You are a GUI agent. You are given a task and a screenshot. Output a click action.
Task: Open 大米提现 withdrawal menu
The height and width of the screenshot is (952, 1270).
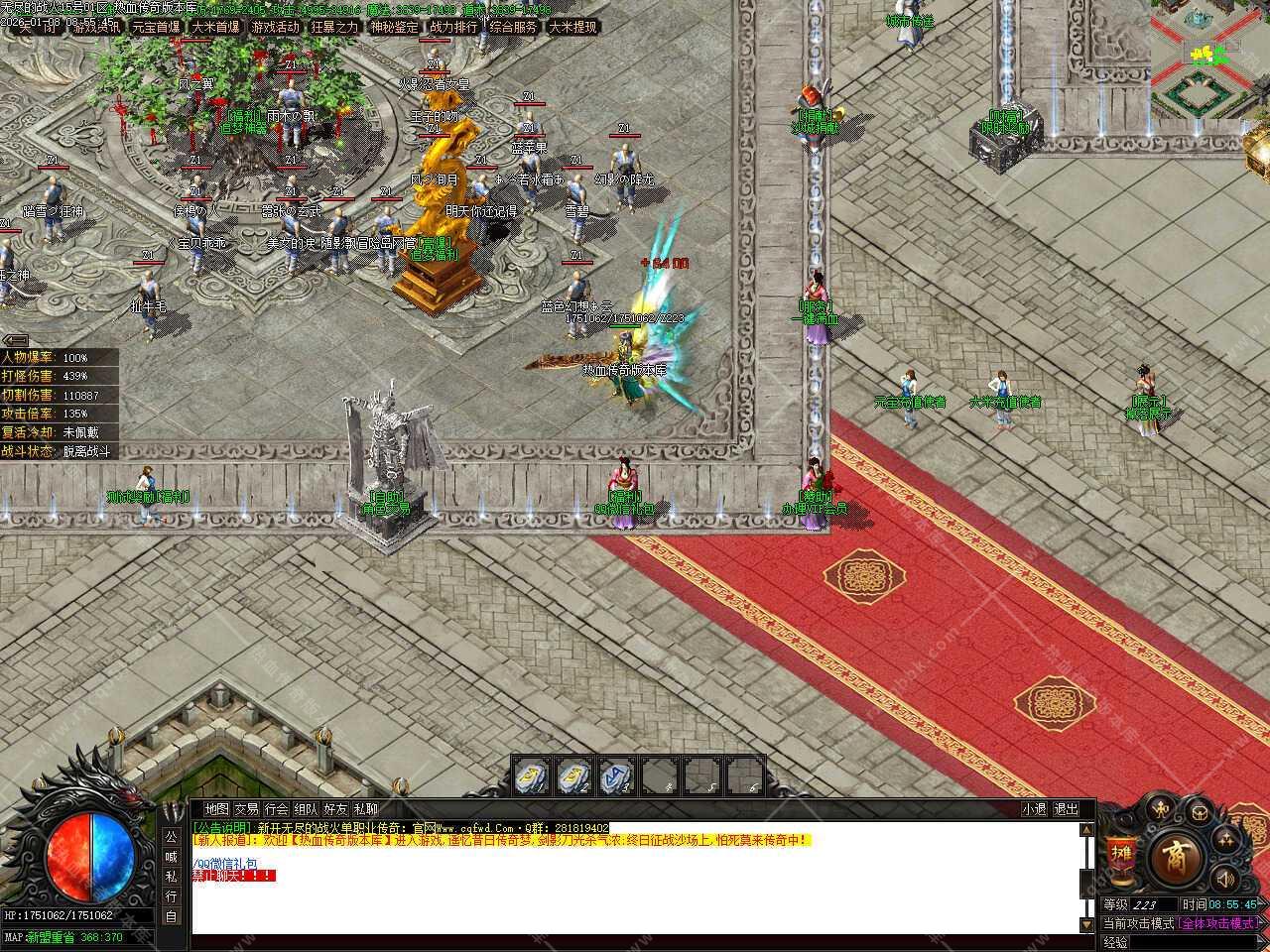pos(572,27)
